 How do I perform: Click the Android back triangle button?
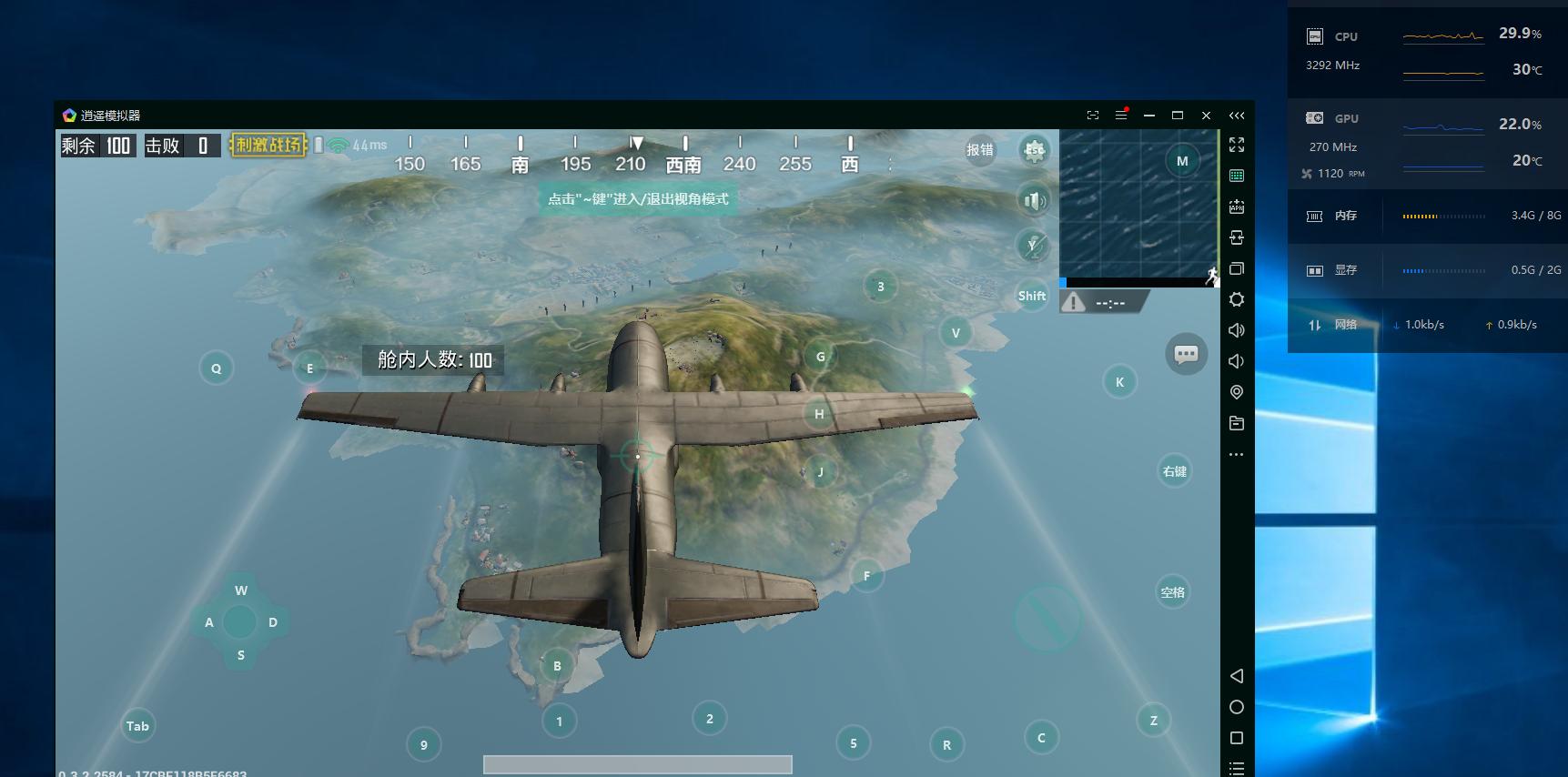click(x=1236, y=676)
